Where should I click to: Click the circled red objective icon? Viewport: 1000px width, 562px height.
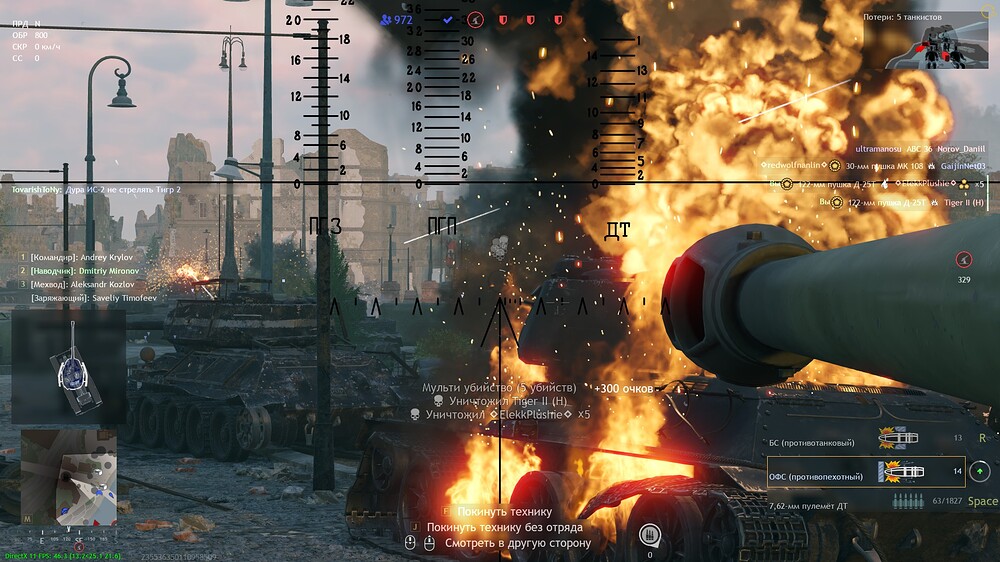pyautogui.click(x=476, y=19)
